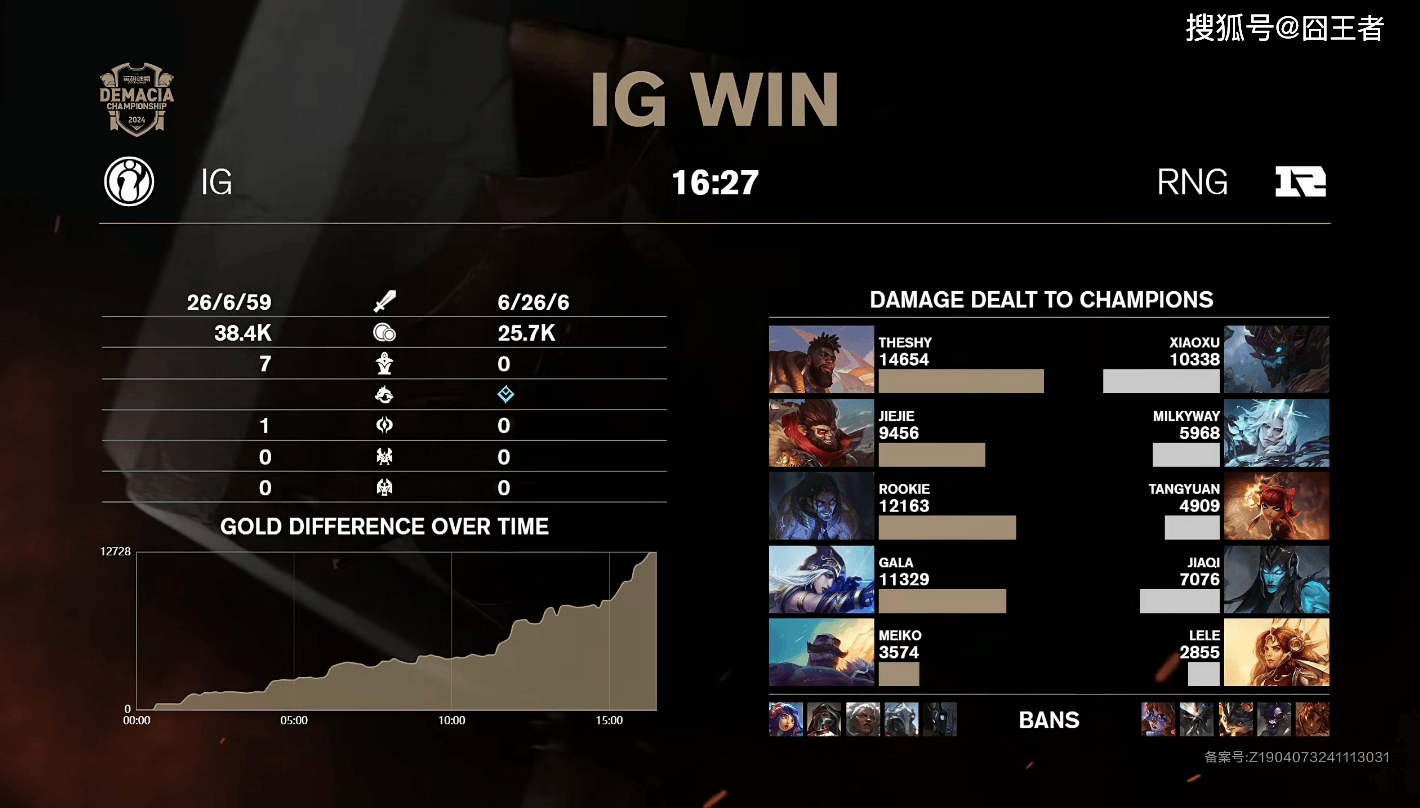Select Meiko's champion portrait
1420x808 pixels.
(821, 652)
